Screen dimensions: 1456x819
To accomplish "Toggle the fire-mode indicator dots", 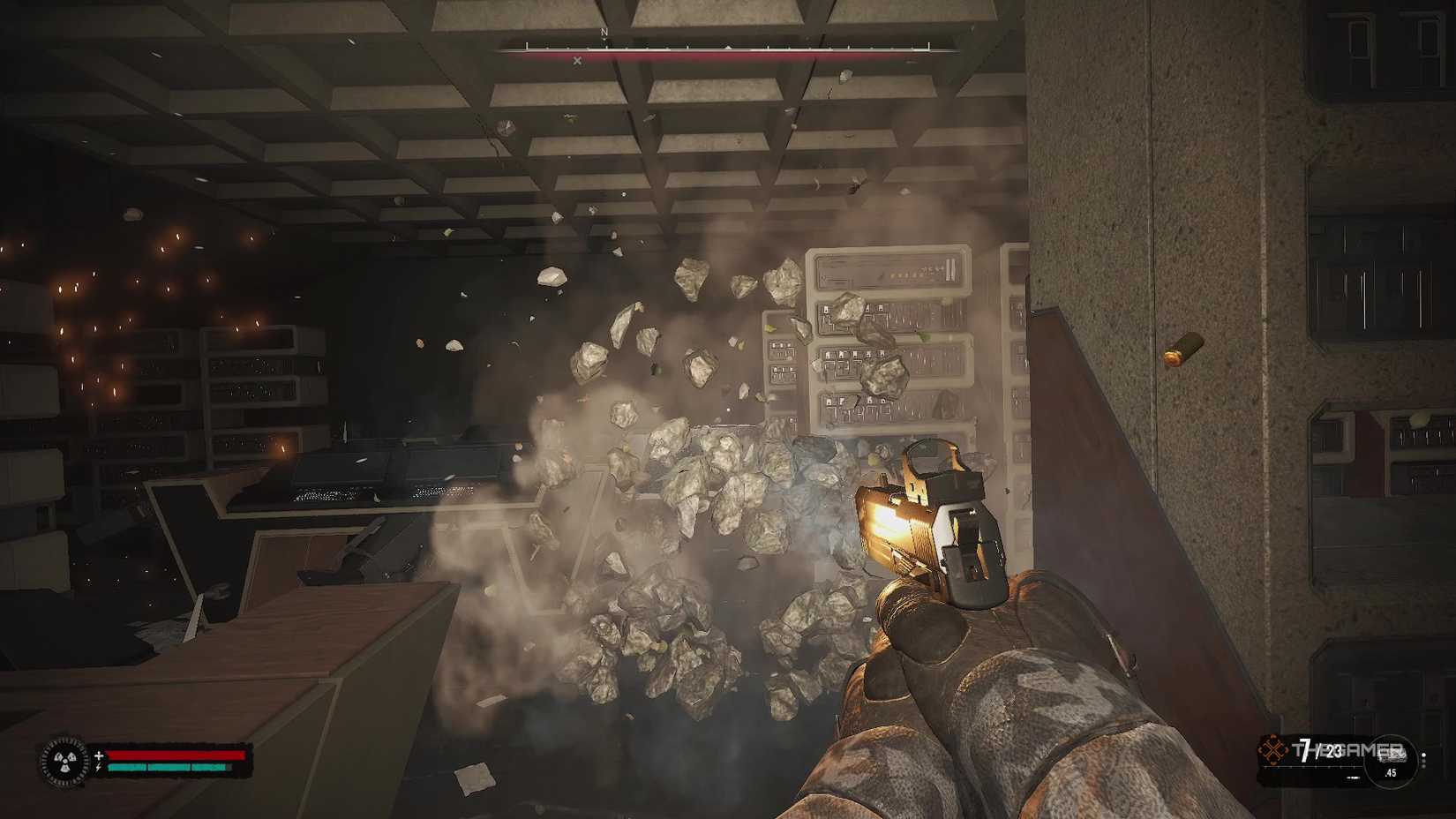I will [1424, 759].
